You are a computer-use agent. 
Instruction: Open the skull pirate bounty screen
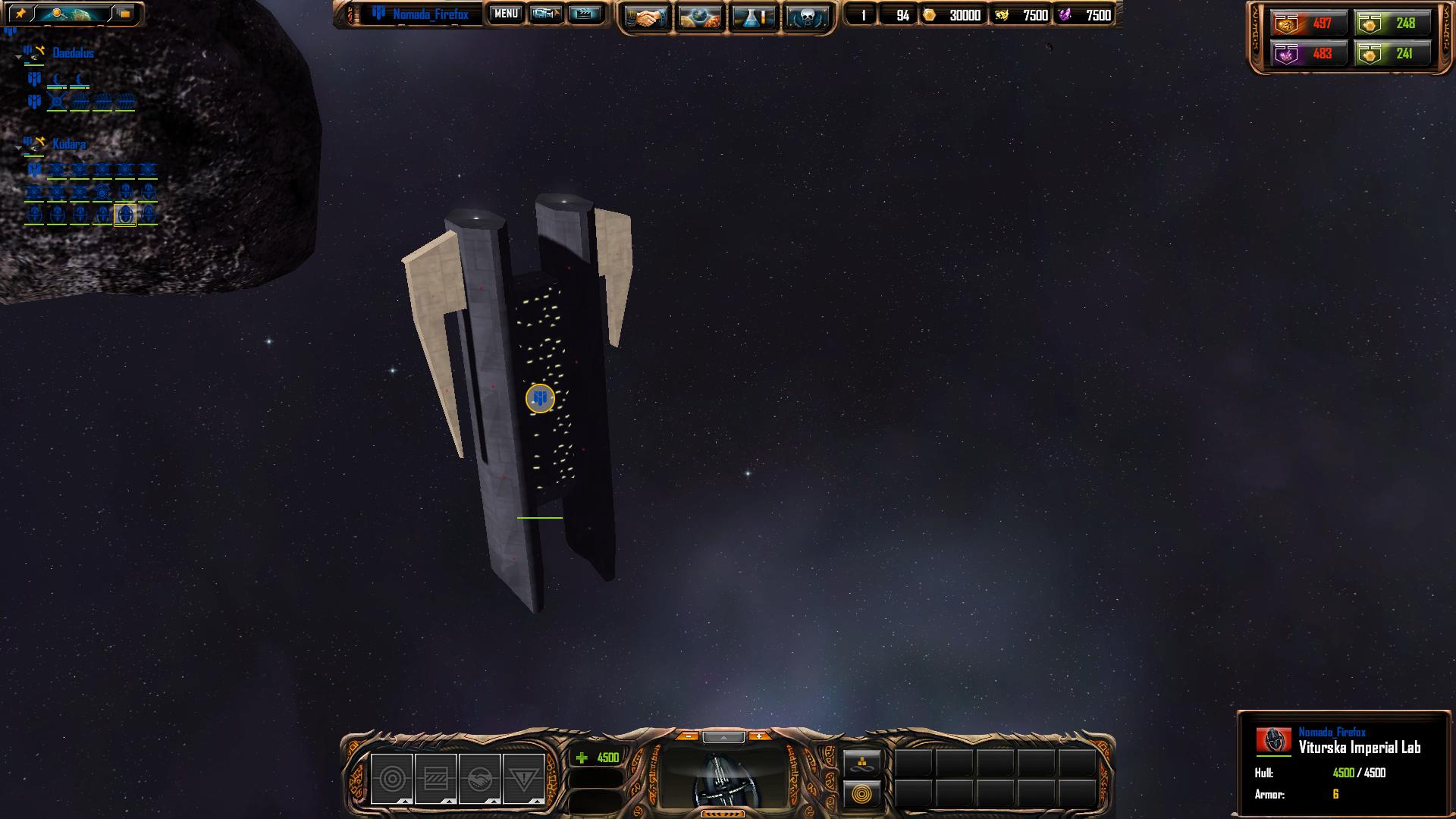[806, 17]
